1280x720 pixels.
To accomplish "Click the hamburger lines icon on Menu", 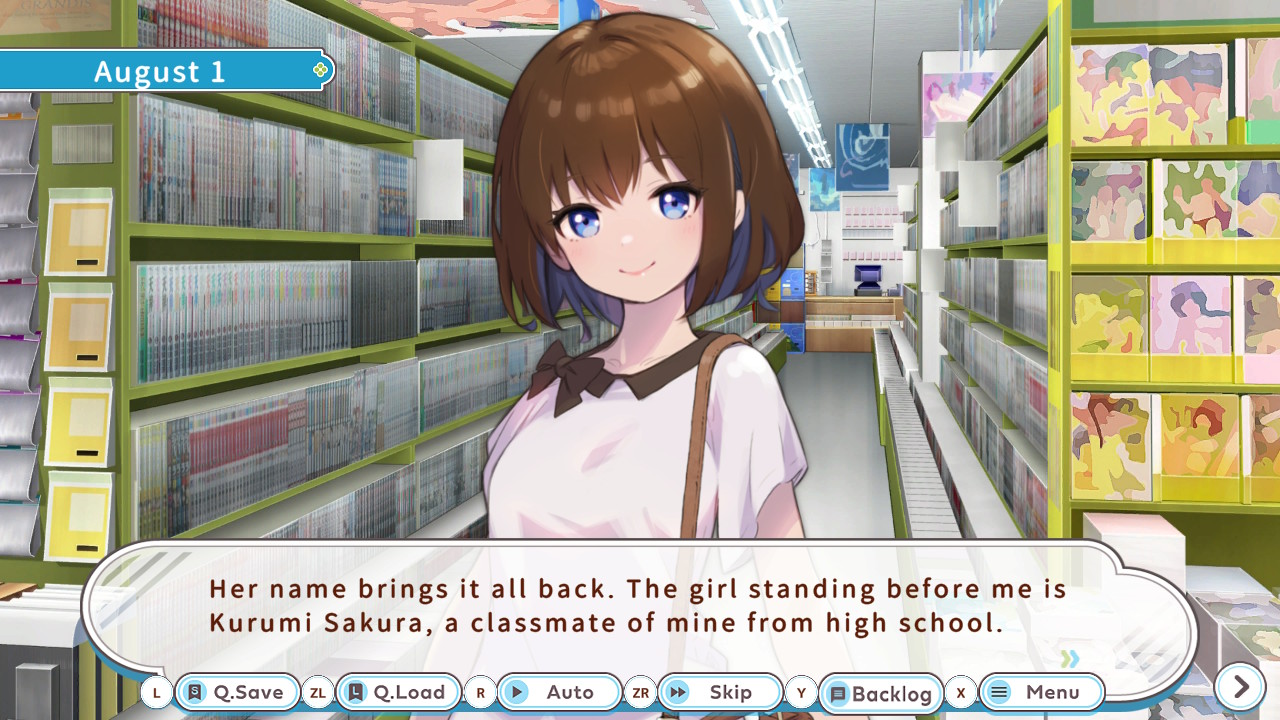I will (x=1000, y=692).
